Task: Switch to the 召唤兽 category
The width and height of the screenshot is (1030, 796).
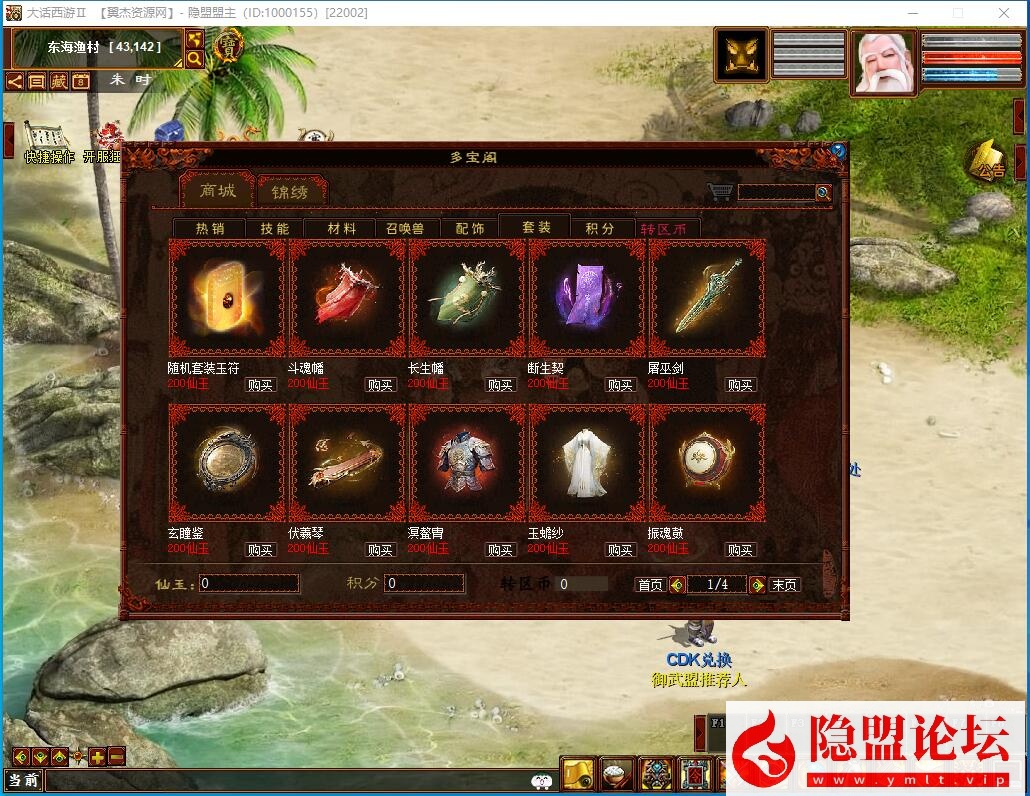Action: coord(405,229)
